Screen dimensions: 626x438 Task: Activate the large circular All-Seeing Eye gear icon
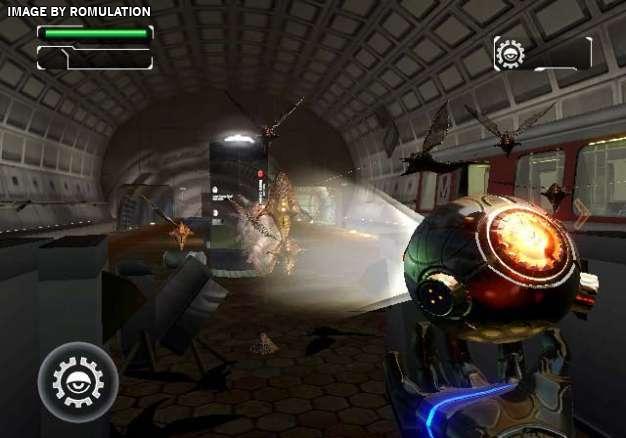coord(78,381)
